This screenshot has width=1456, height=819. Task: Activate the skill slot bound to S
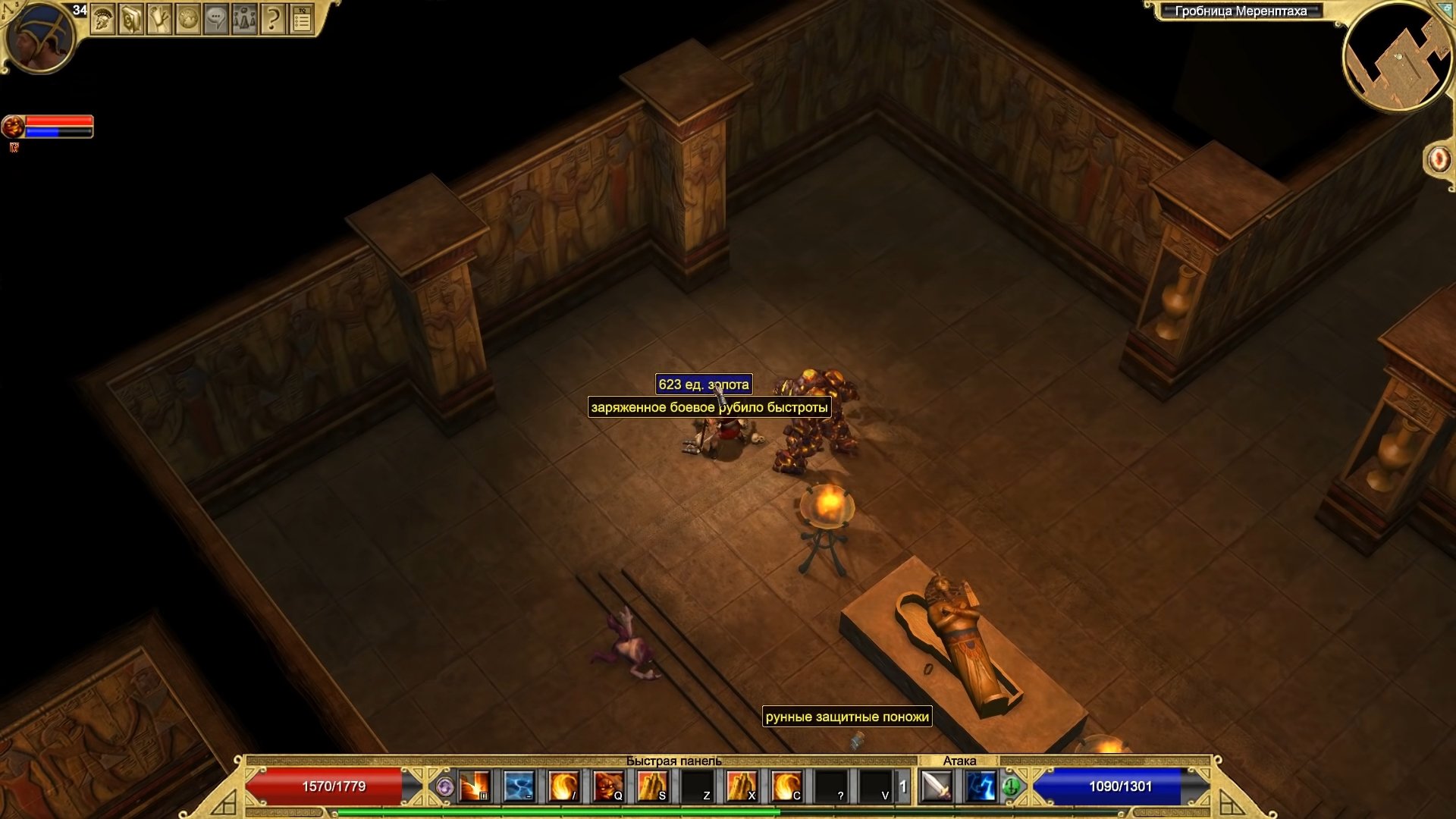pyautogui.click(x=652, y=786)
